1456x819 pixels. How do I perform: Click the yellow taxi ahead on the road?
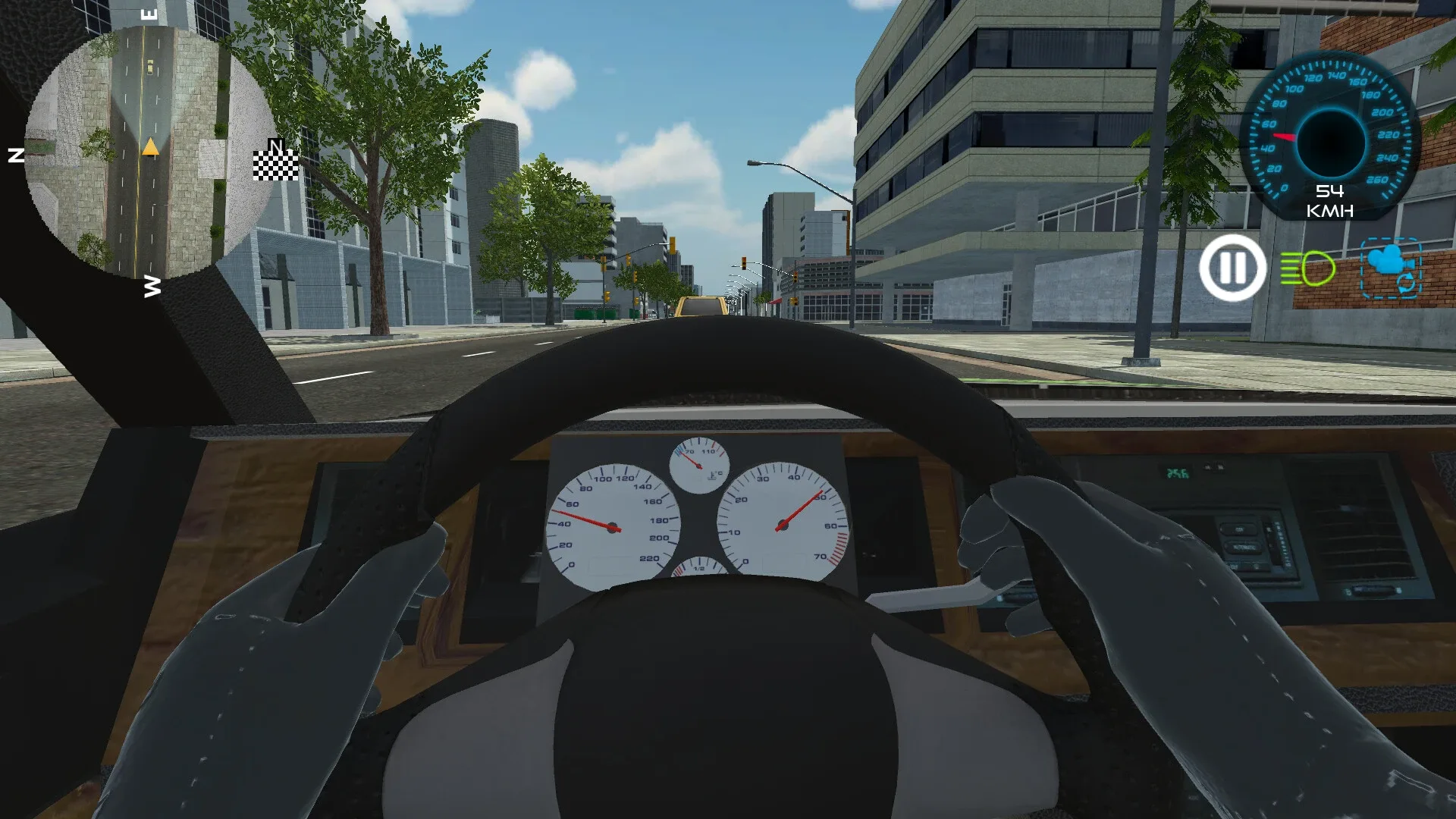[x=701, y=305]
